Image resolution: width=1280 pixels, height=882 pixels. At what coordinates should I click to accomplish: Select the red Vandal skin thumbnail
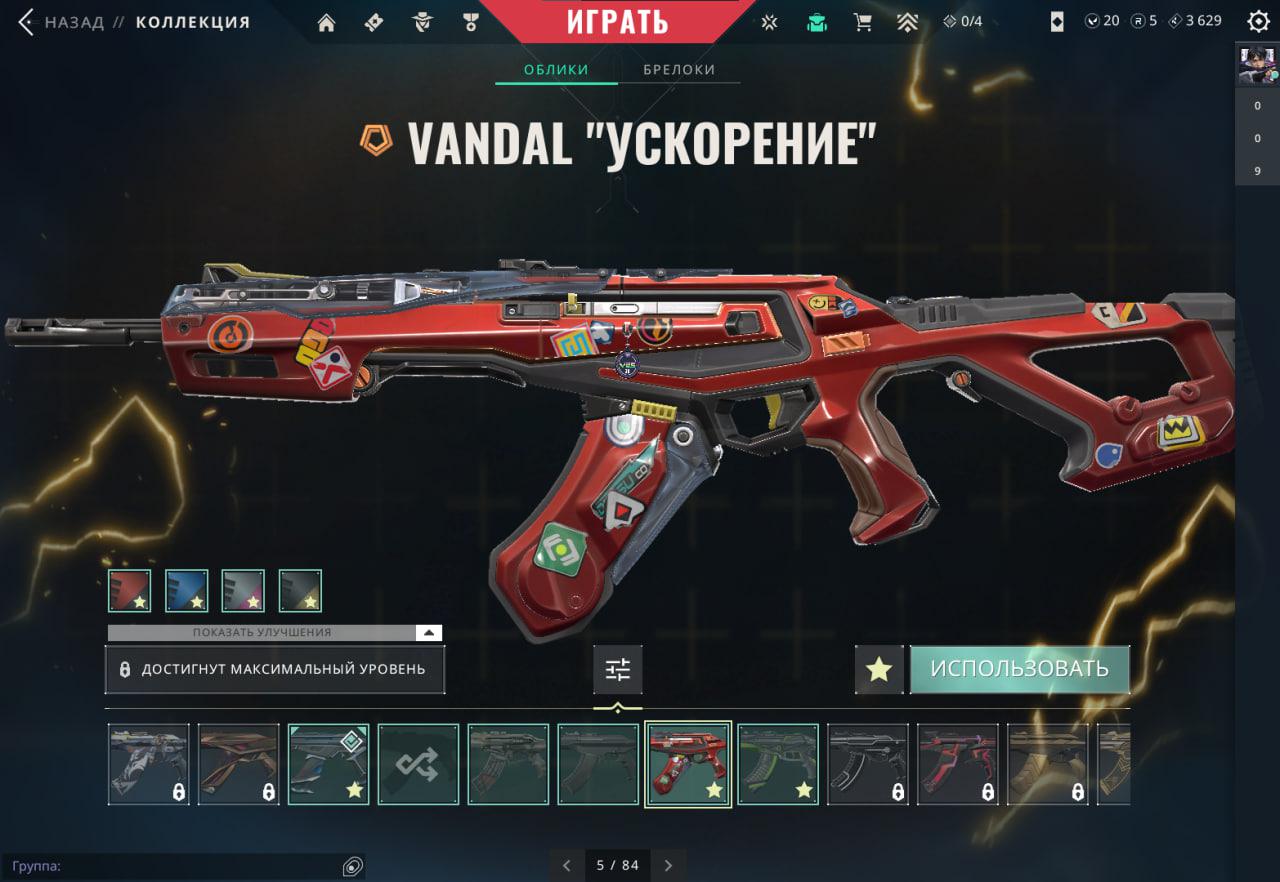[x=688, y=764]
